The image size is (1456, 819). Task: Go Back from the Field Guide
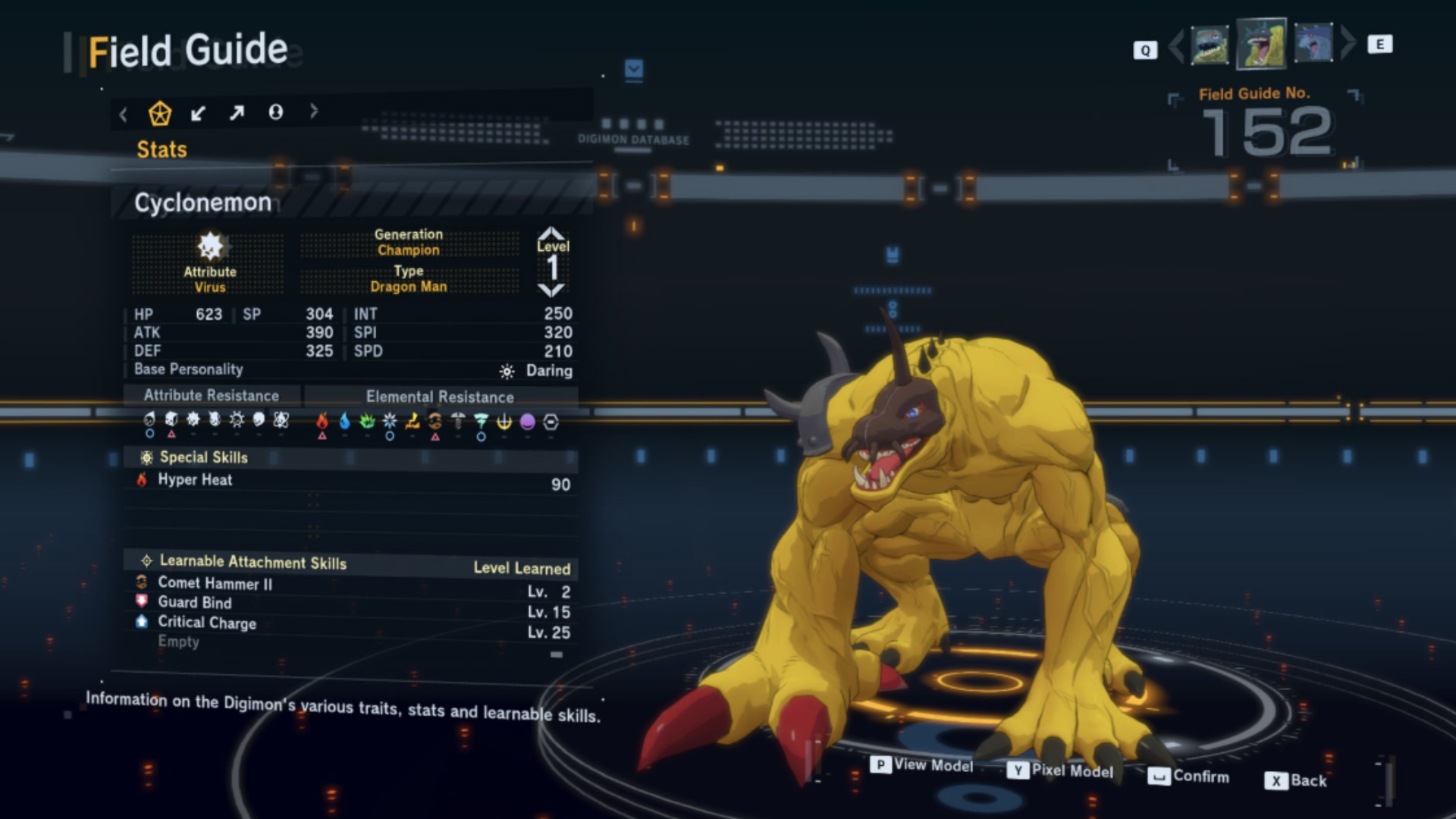pos(1296,780)
